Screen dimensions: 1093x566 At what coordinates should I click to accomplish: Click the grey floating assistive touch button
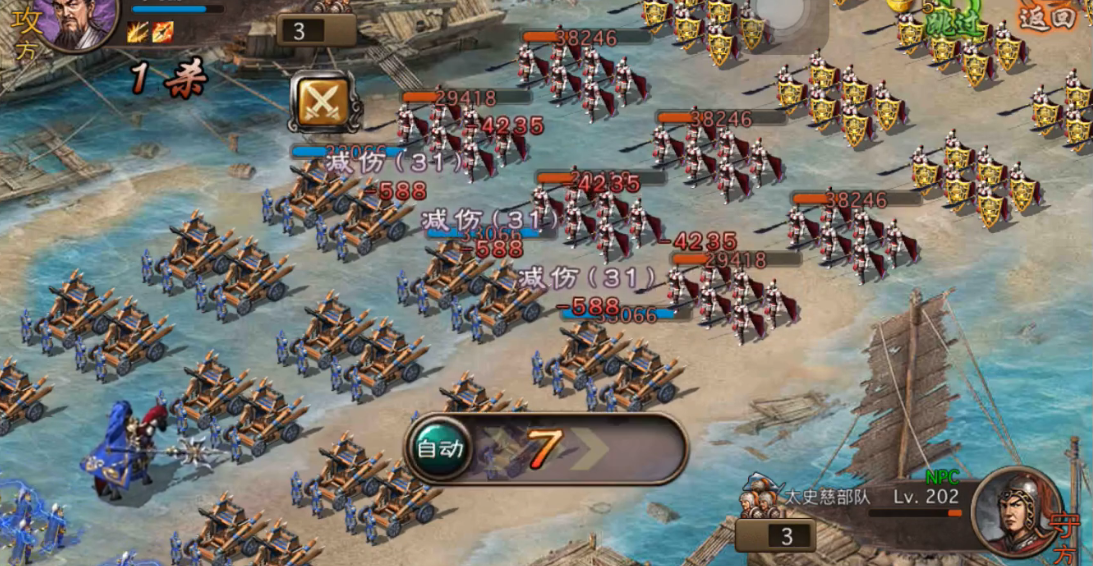tap(779, 13)
